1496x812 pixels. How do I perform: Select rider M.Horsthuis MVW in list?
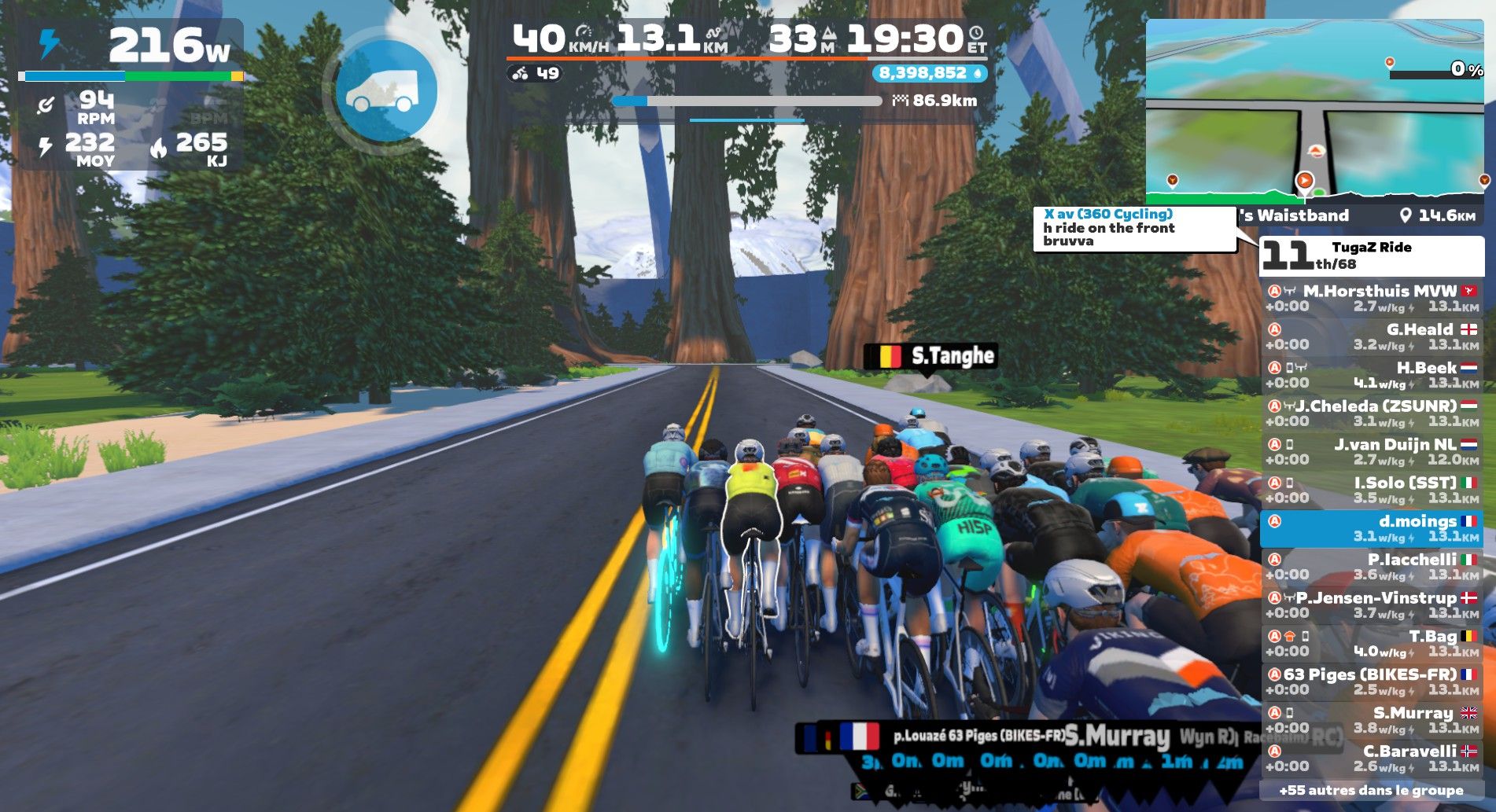click(1372, 298)
